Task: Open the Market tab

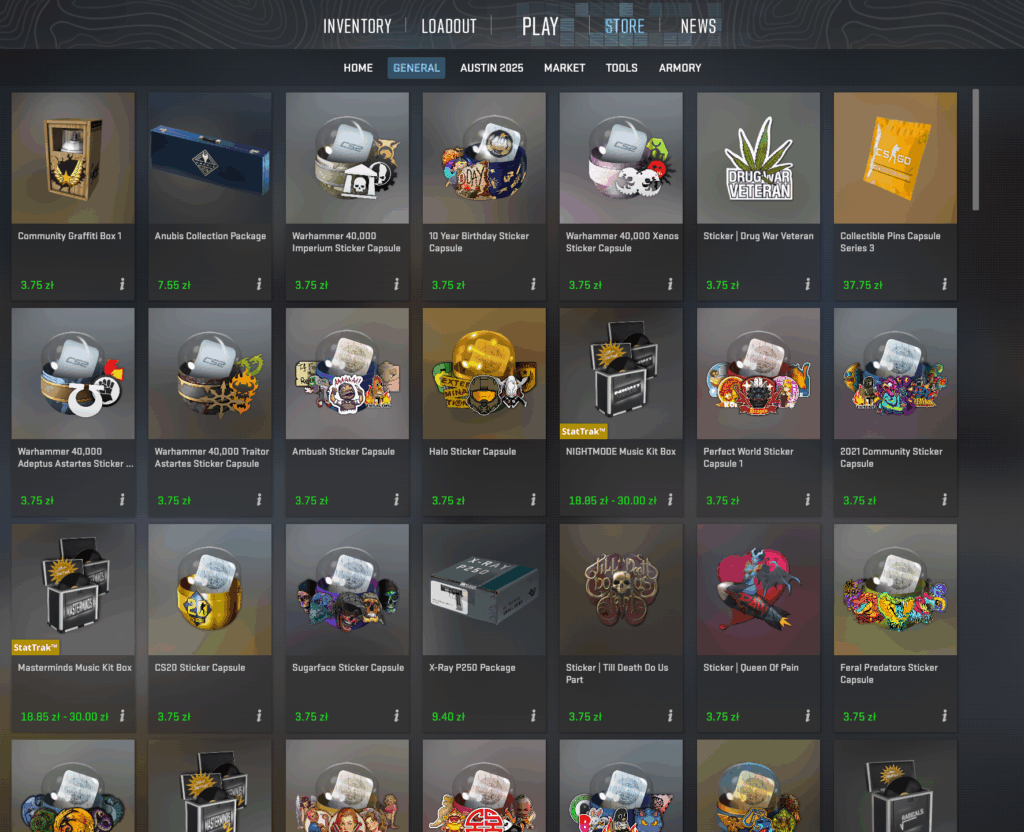Action: coord(564,68)
